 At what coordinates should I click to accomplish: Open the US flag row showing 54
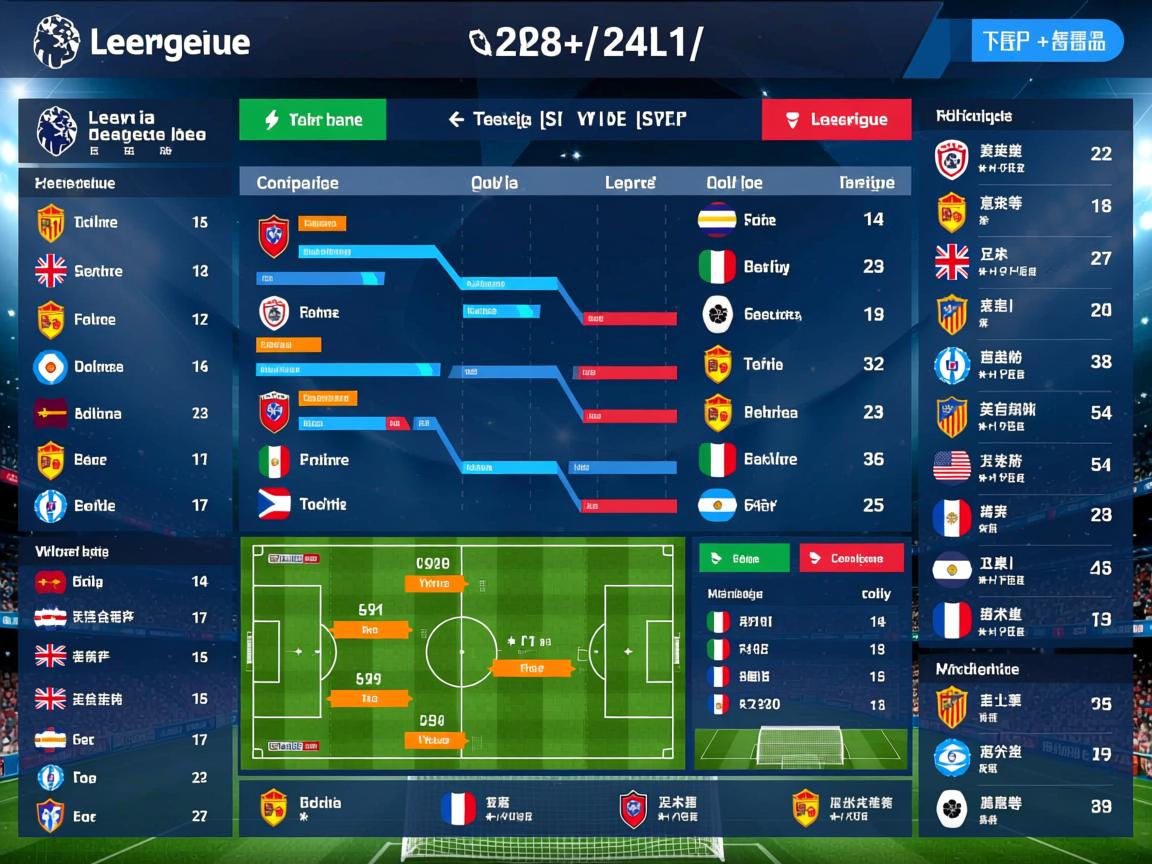(1024, 465)
